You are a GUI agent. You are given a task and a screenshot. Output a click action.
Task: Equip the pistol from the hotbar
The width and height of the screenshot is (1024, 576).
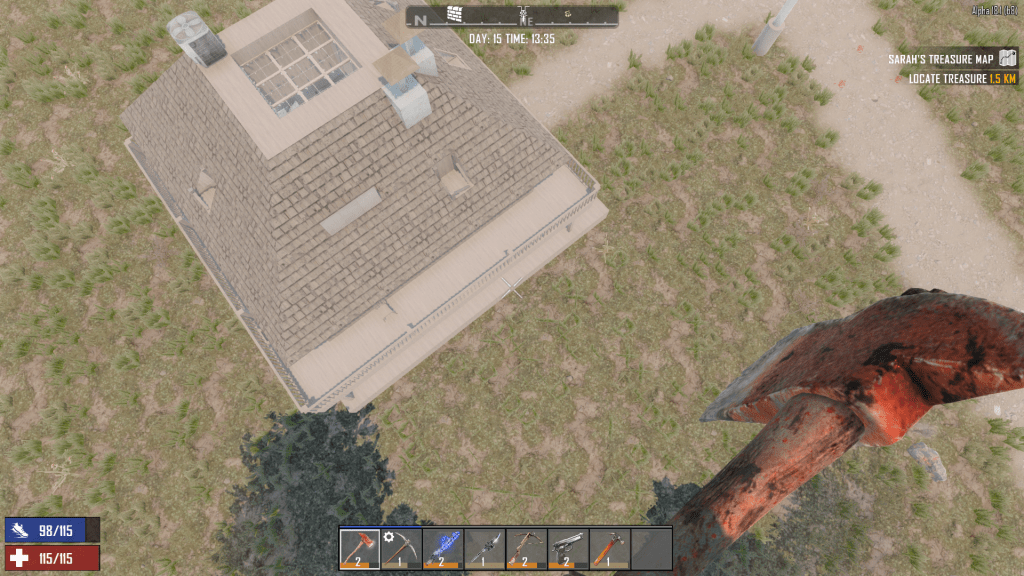point(568,548)
